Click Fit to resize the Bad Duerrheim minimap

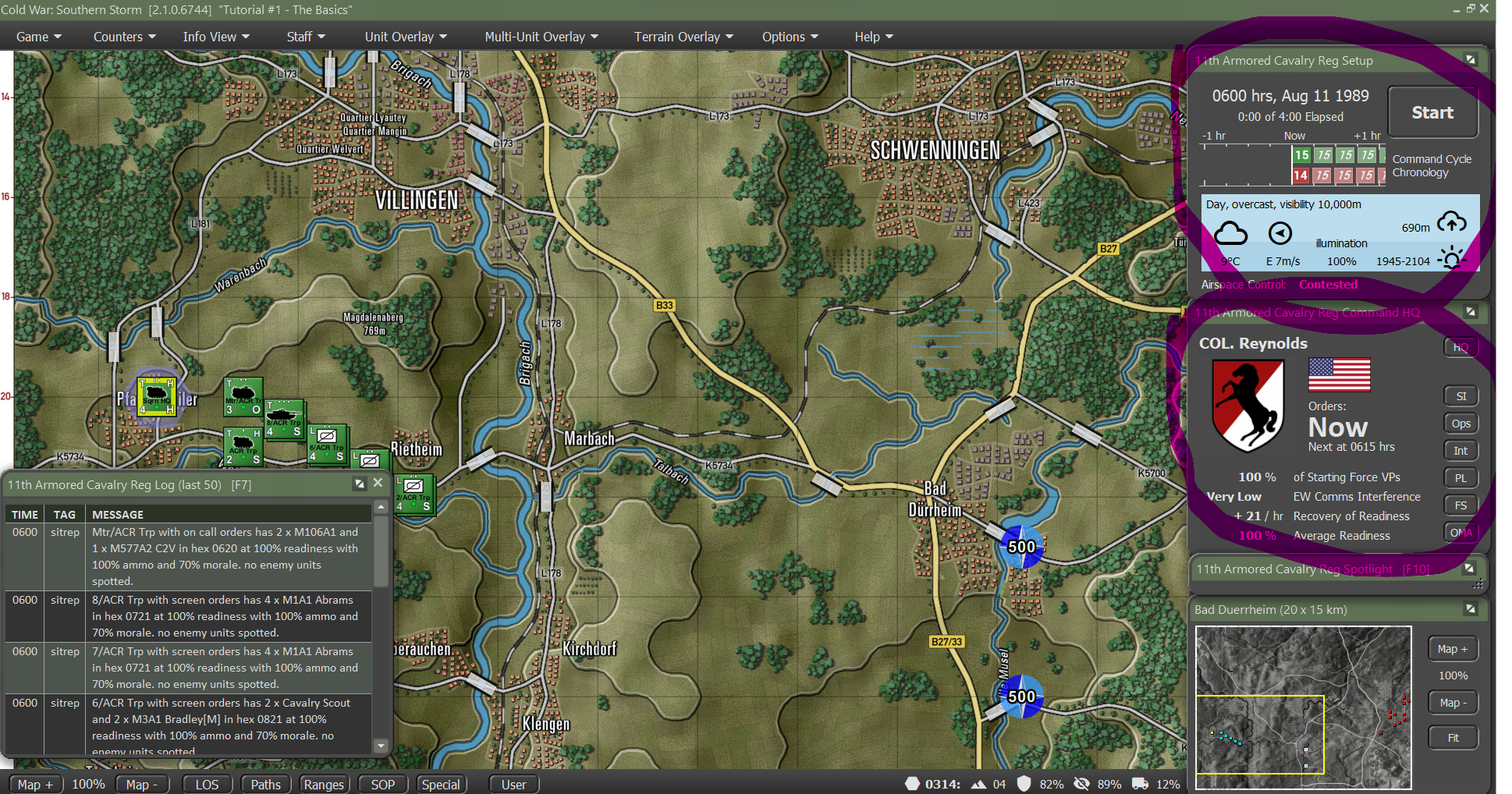[x=1452, y=737]
